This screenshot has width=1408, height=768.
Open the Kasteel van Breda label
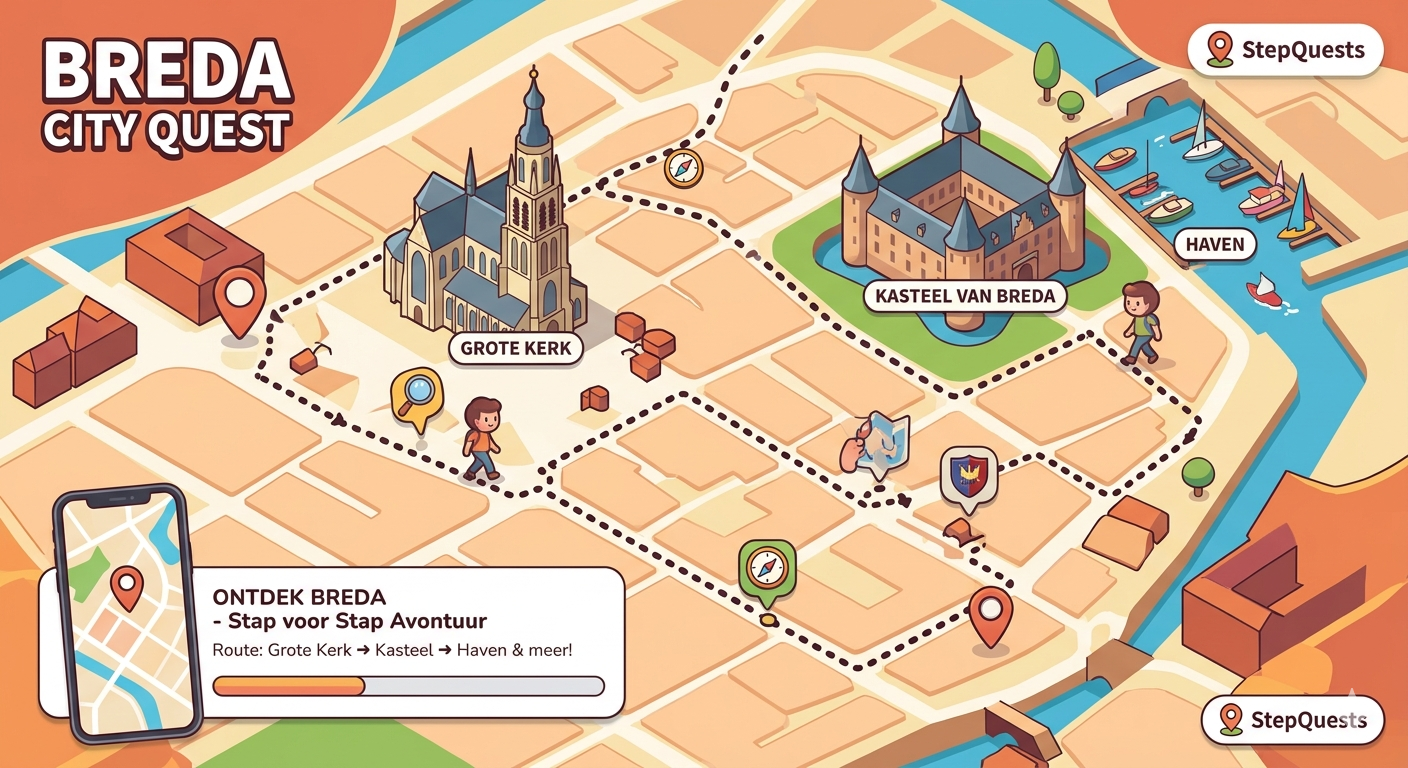(965, 296)
